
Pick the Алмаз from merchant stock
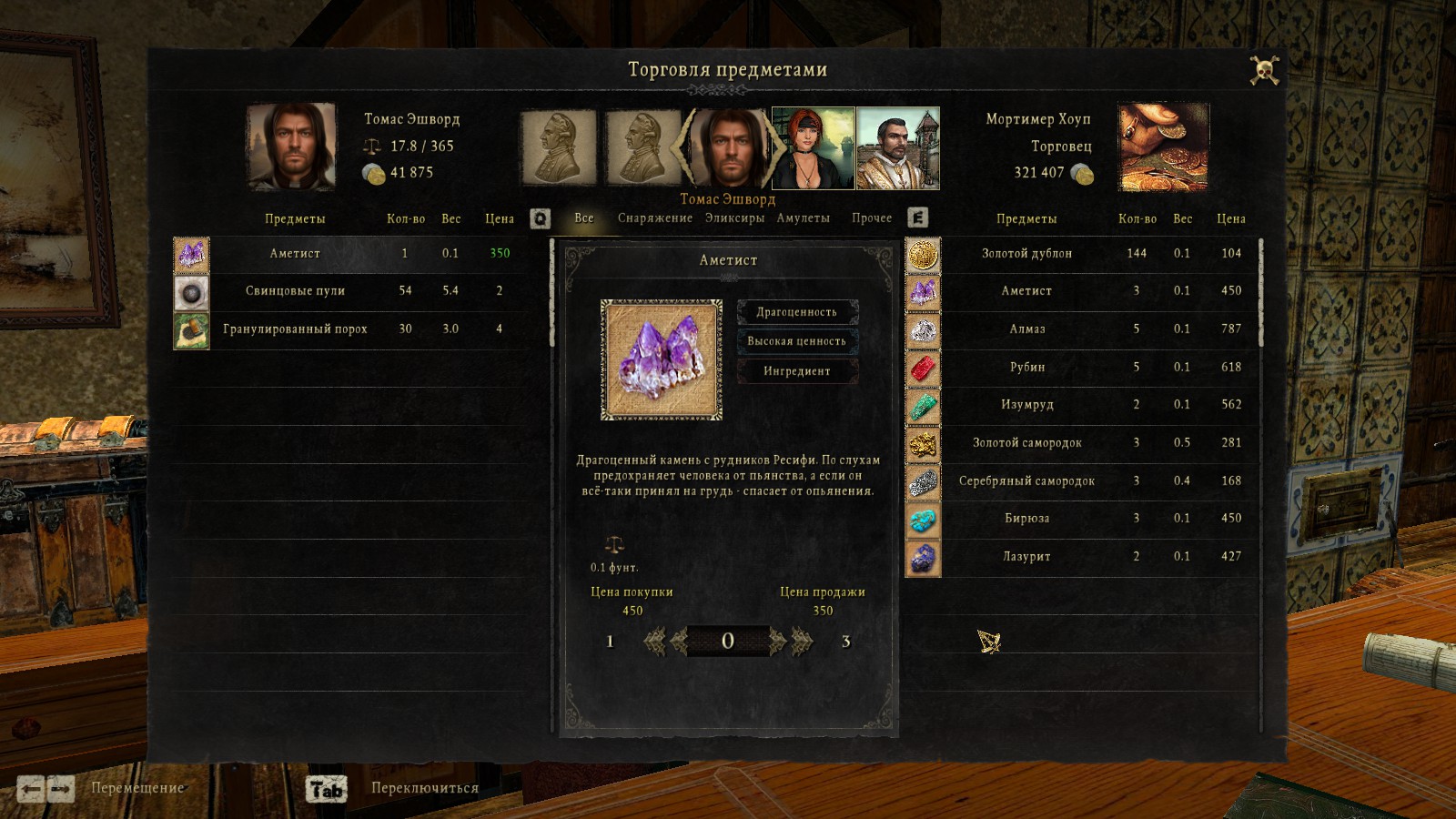1026,329
